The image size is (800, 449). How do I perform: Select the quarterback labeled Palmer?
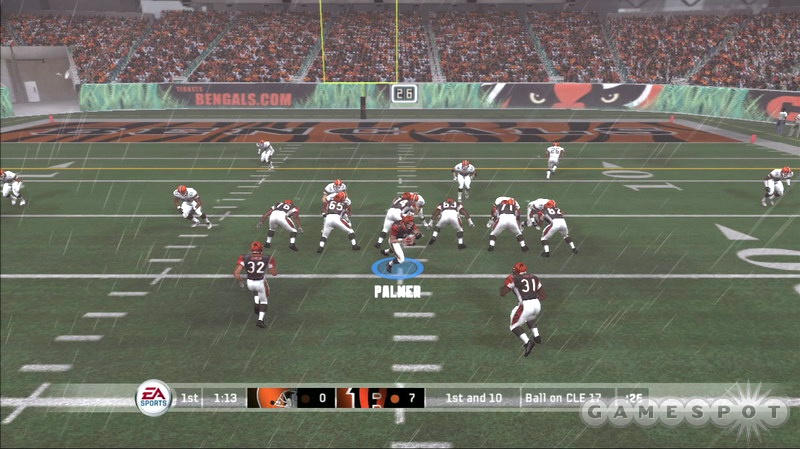click(x=403, y=240)
